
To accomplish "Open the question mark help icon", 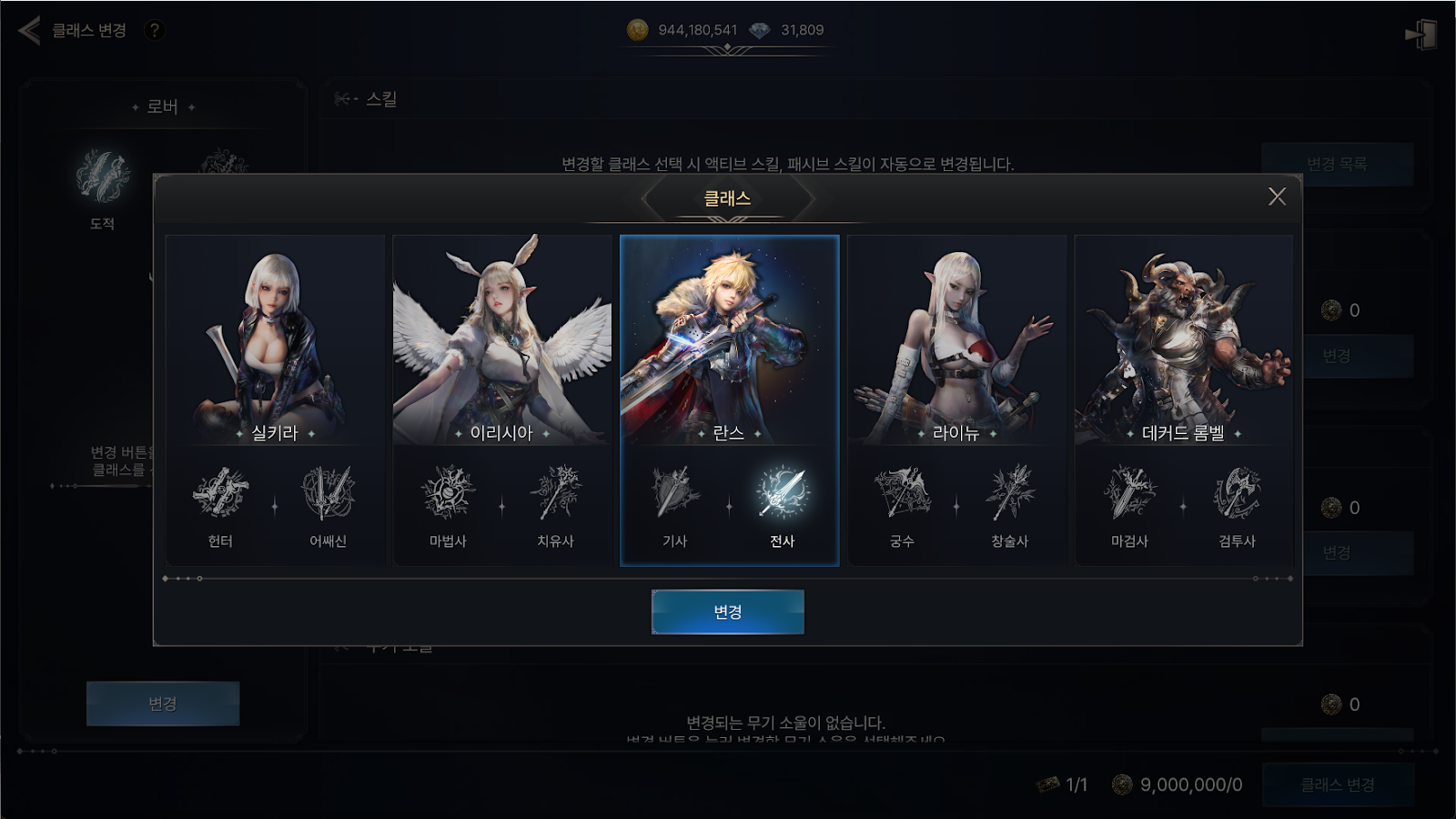I will (x=155, y=30).
